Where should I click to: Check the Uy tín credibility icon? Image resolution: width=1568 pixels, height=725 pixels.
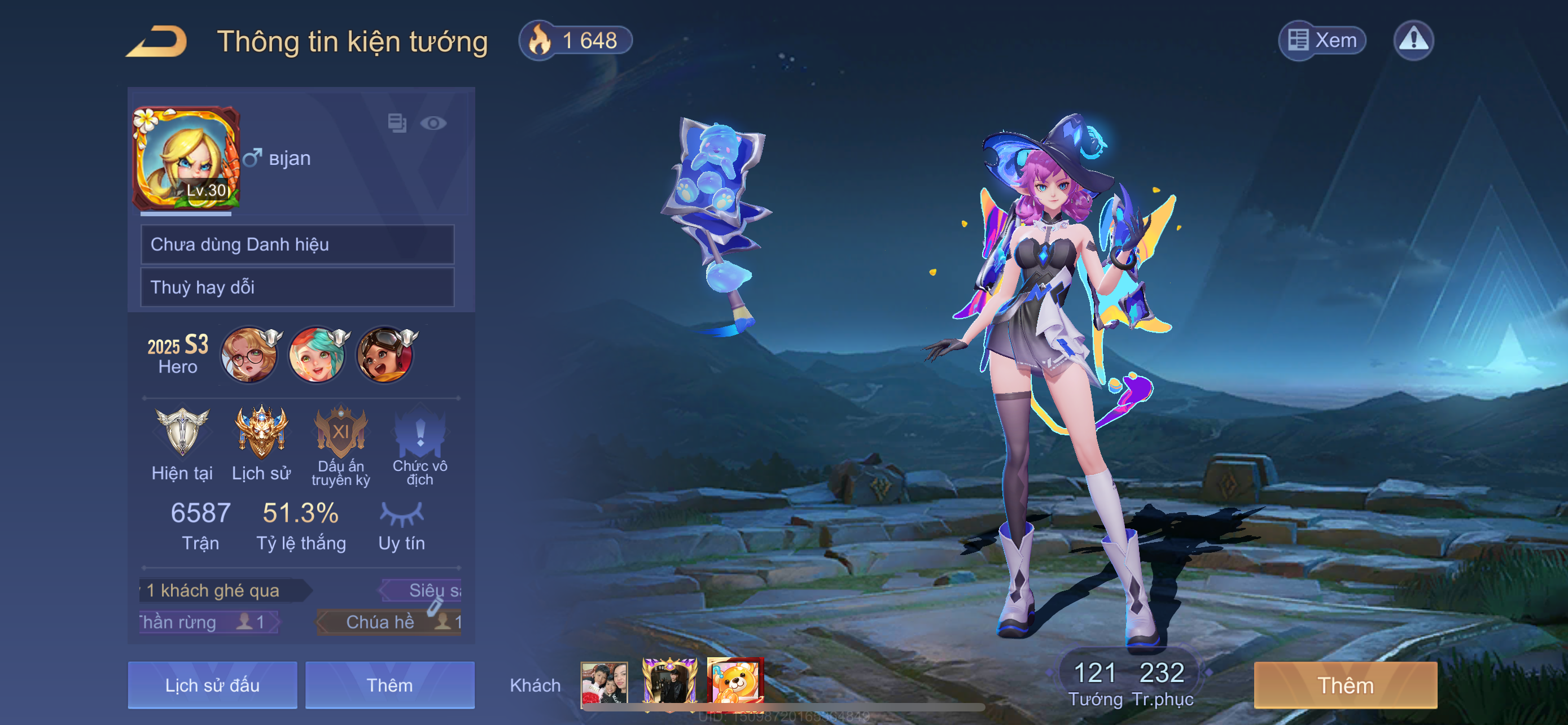pos(402,514)
